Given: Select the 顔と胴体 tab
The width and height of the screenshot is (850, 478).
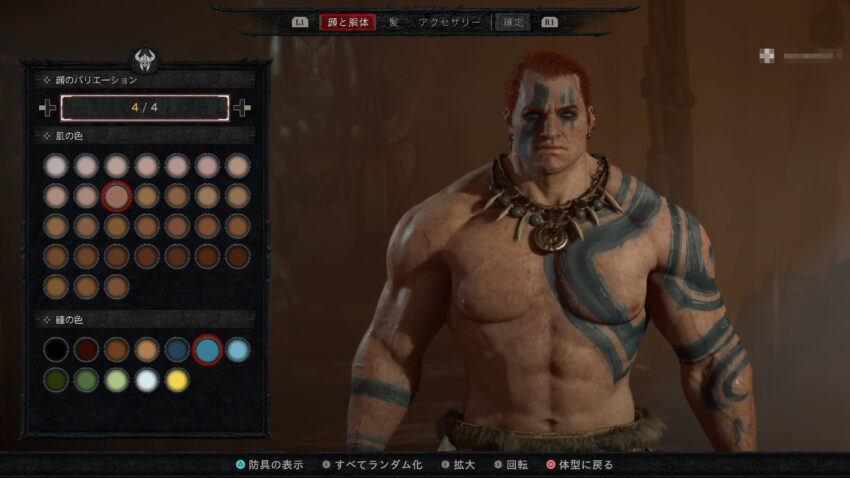Looking at the screenshot, I should (x=347, y=21).
